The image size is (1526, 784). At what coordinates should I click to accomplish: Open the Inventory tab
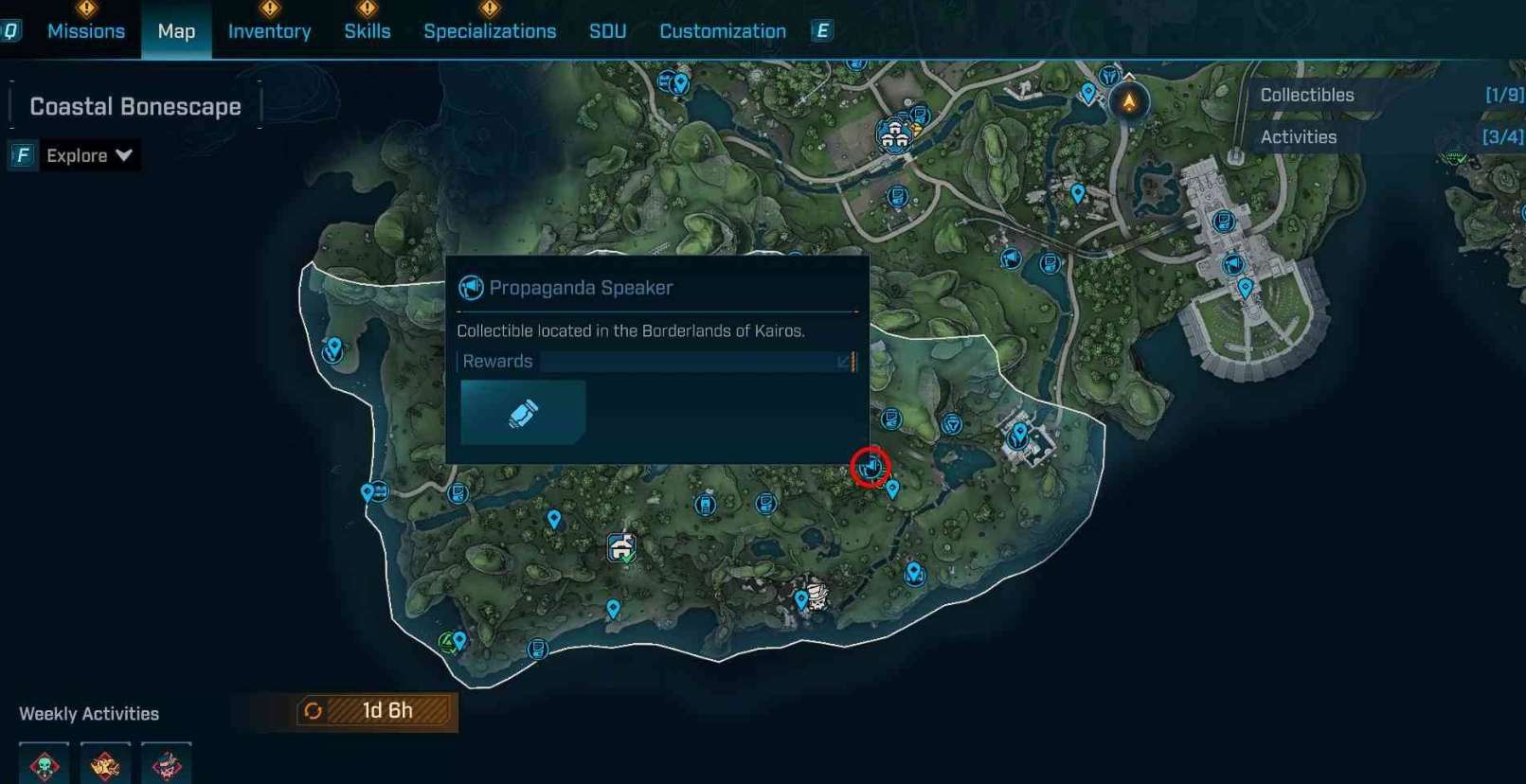tap(269, 31)
